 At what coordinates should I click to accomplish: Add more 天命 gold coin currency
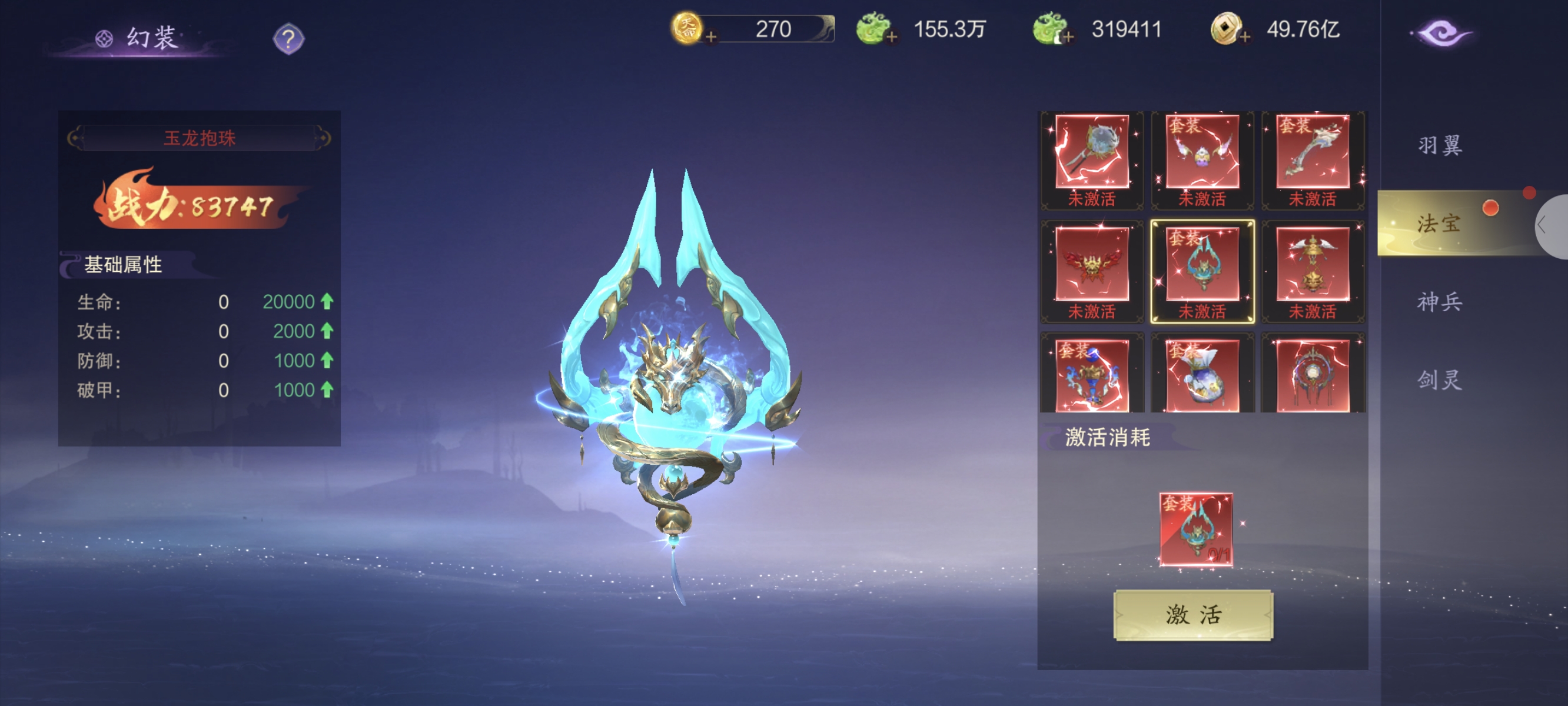[710, 38]
